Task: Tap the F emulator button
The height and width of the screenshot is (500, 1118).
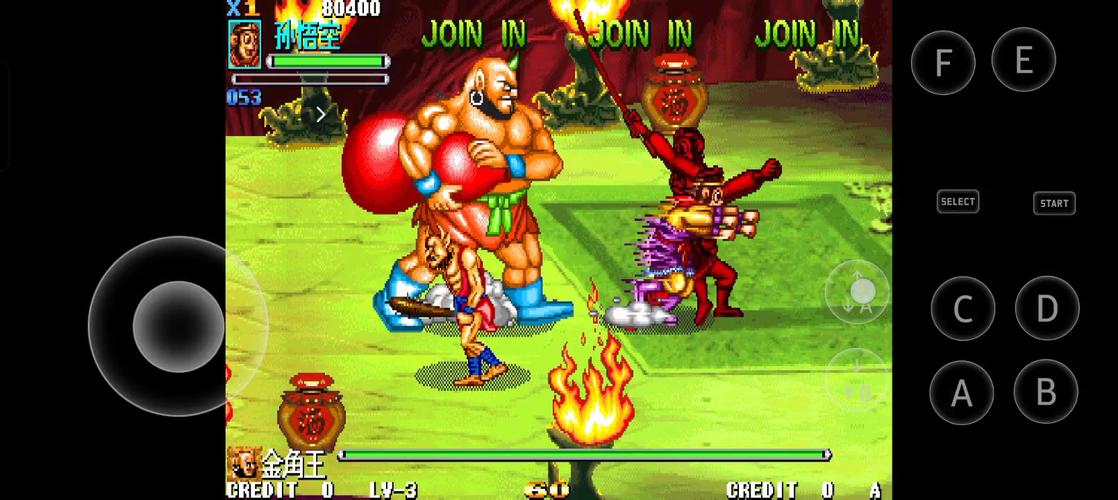Action: (x=943, y=63)
